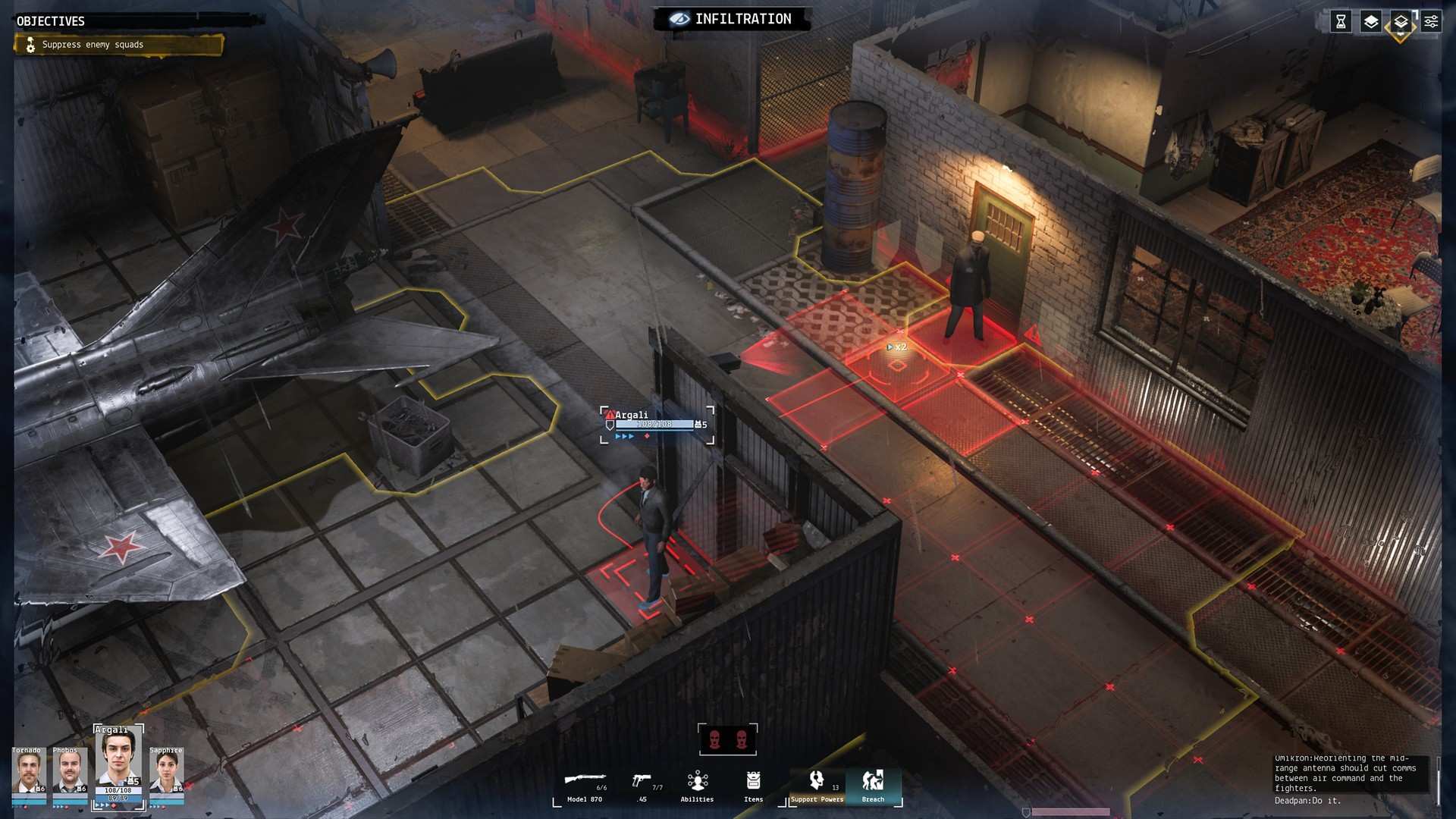The height and width of the screenshot is (819, 1456).
Task: Activate Breach mode
Action: pos(873,785)
